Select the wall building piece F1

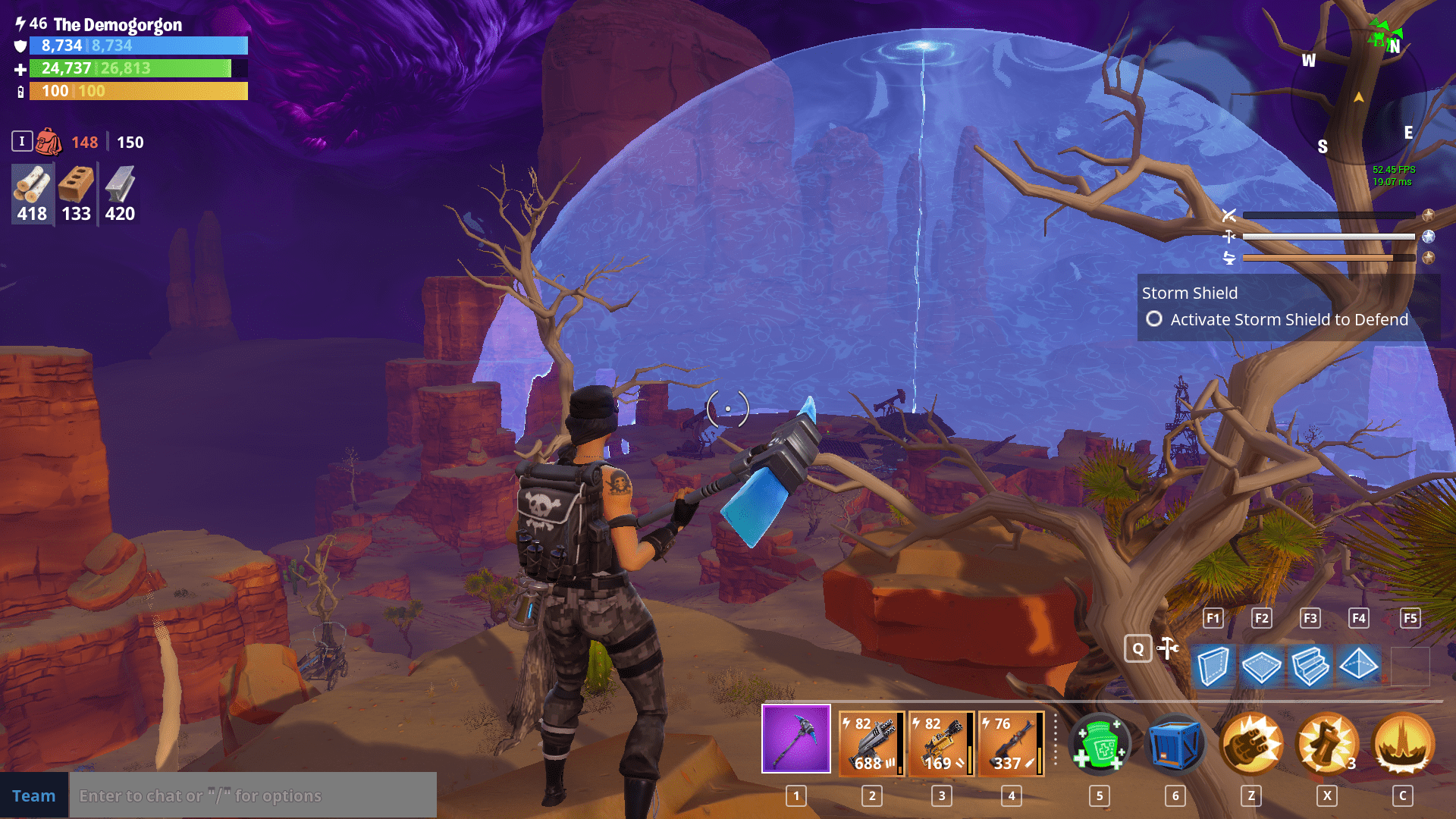(1212, 667)
